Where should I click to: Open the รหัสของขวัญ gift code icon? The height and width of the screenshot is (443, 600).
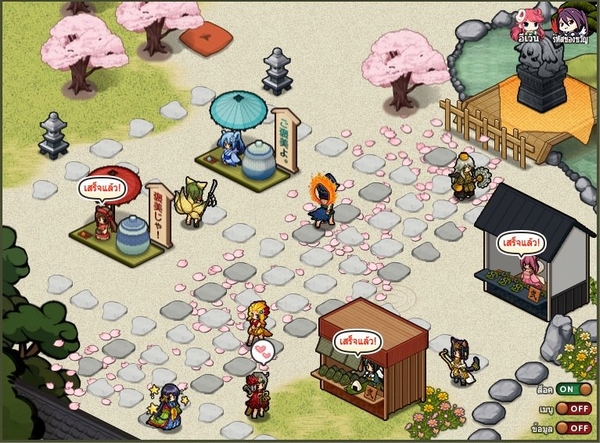(574, 24)
